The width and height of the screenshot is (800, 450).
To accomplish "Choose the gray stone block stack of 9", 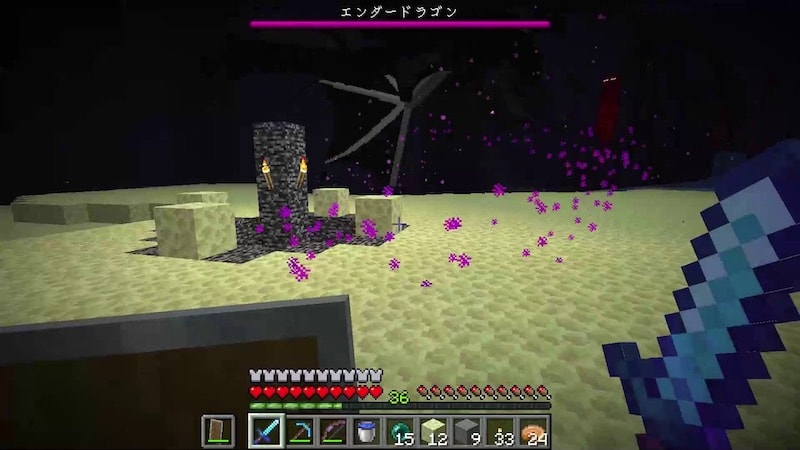I will pyautogui.click(x=467, y=431).
